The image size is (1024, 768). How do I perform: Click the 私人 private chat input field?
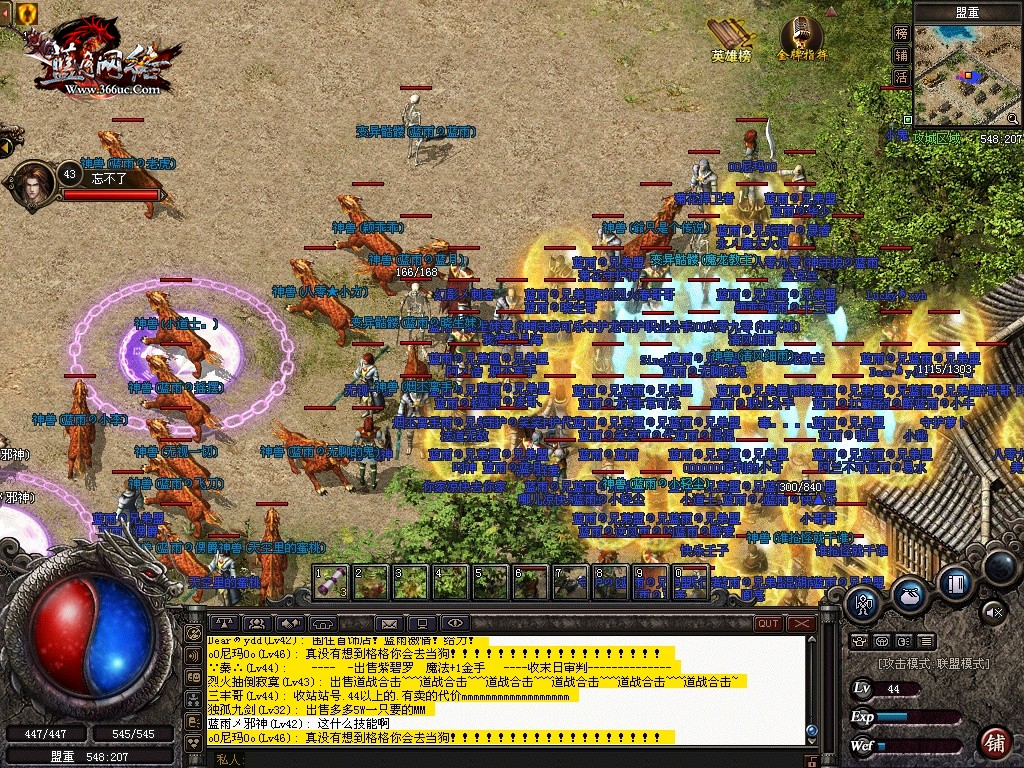tap(500, 759)
